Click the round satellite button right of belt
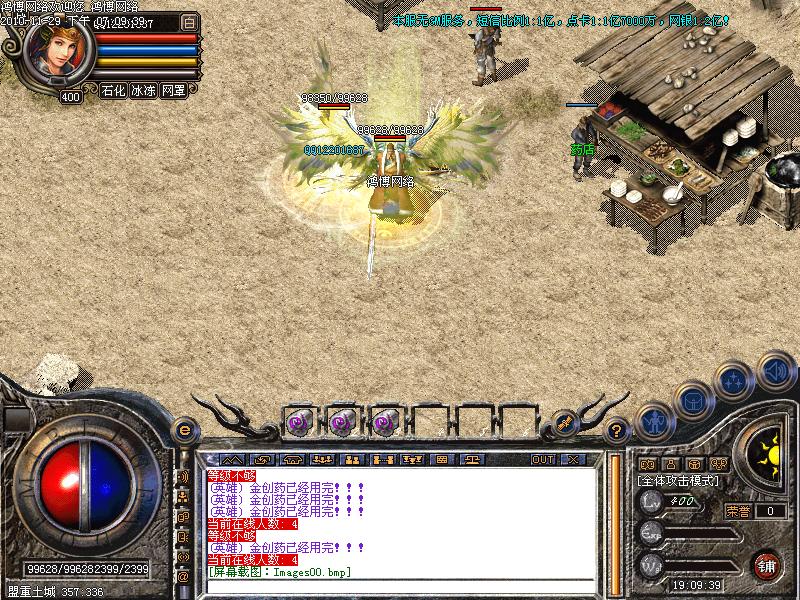This screenshot has width=800, height=600. pyautogui.click(x=564, y=424)
